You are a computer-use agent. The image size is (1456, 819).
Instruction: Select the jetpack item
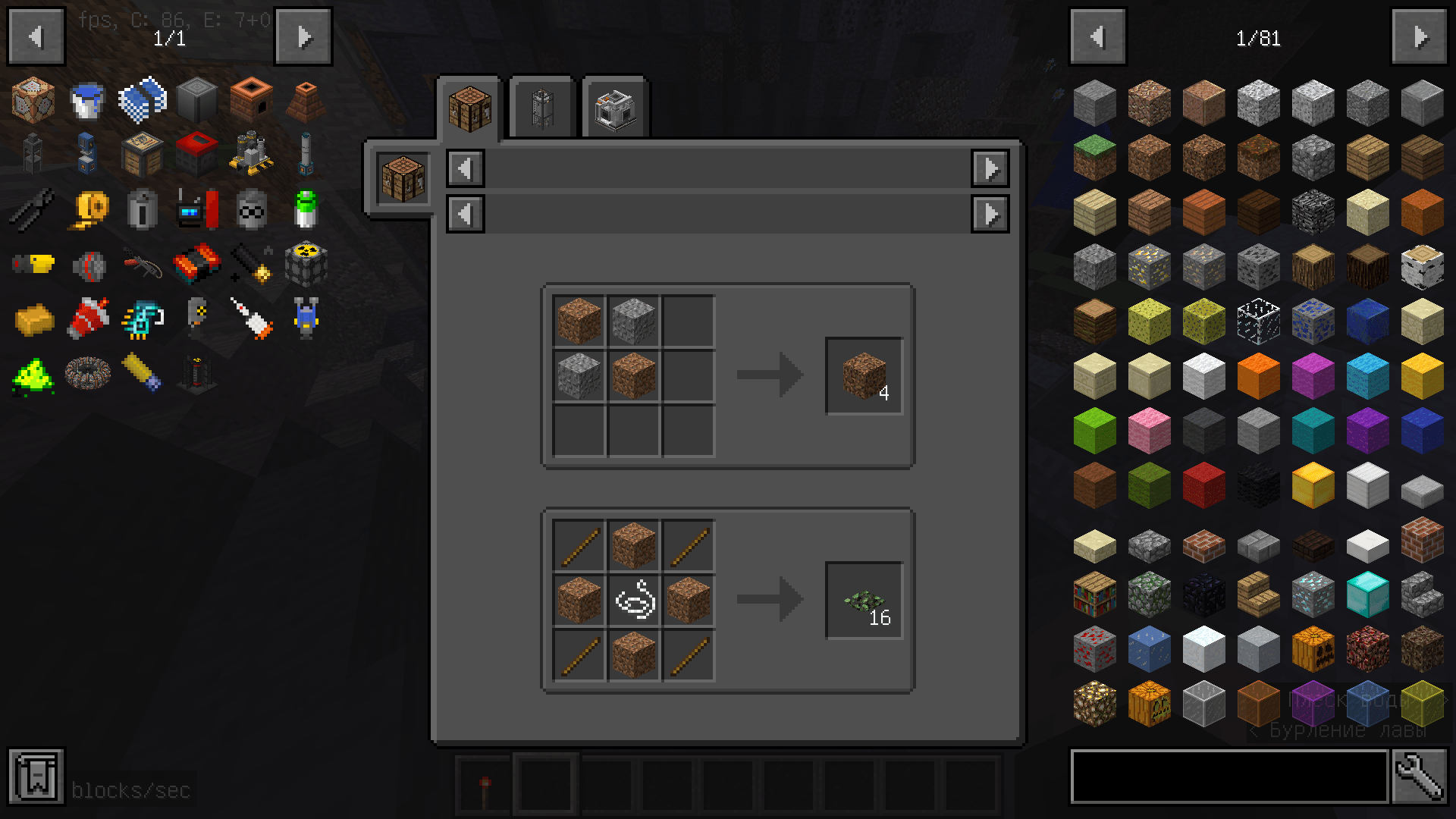pyautogui.click(x=305, y=318)
